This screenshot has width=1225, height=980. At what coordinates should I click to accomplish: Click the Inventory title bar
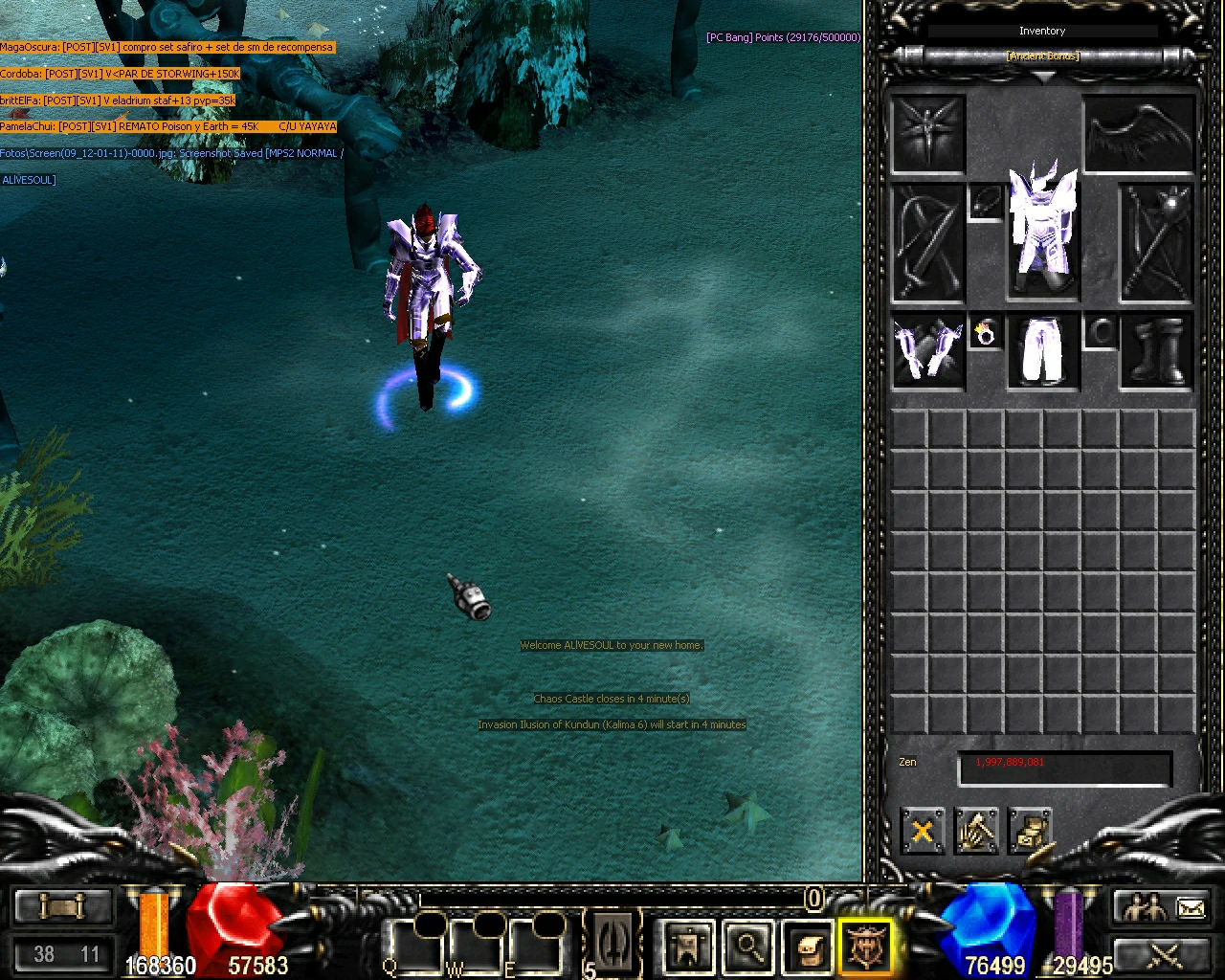pyautogui.click(x=1041, y=30)
